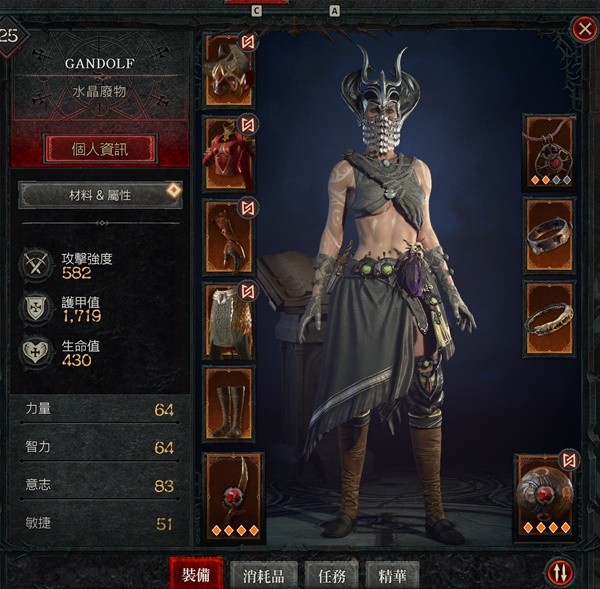Select the scaled leg armor slot
Image resolution: width=600 pixels, height=589 pixels.
coord(229,320)
